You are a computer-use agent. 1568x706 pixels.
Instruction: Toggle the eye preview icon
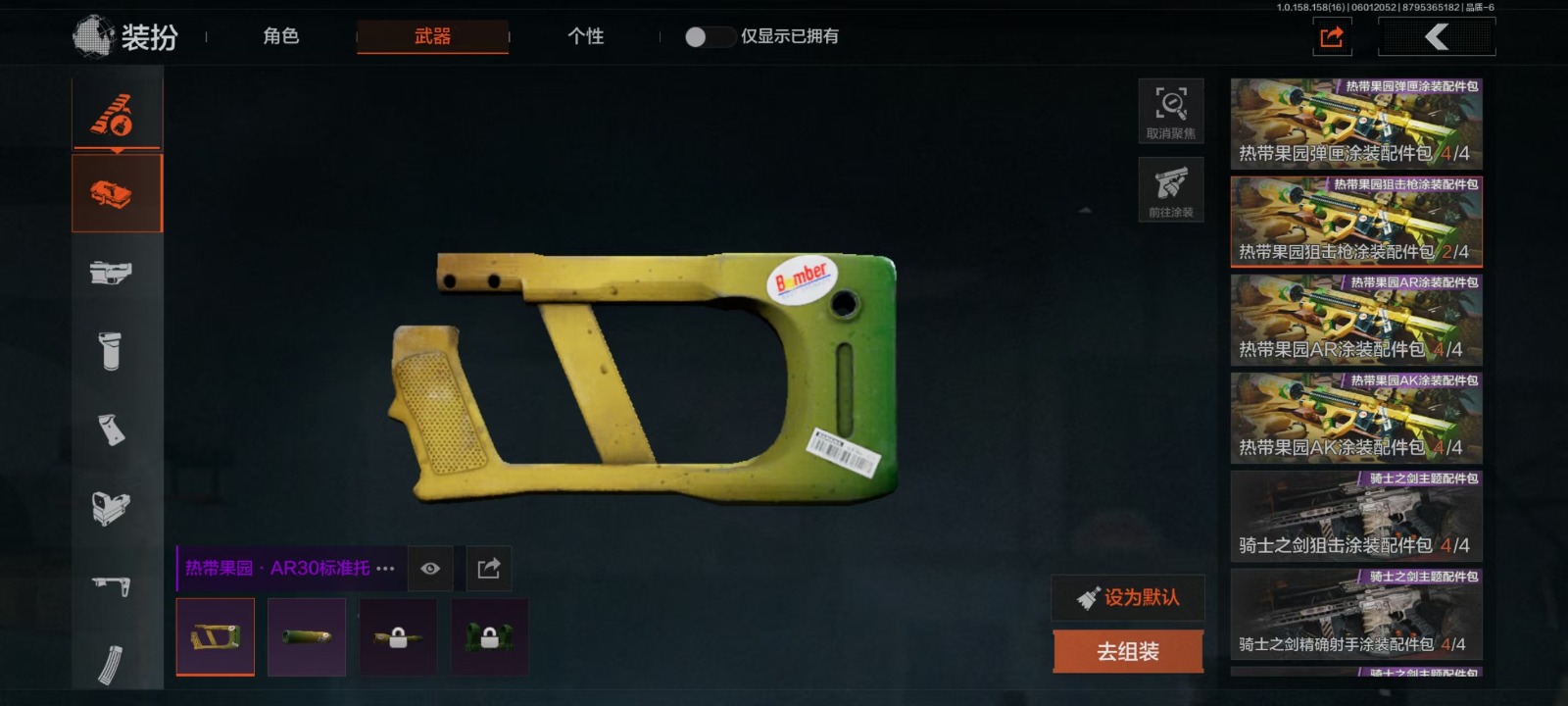point(430,569)
